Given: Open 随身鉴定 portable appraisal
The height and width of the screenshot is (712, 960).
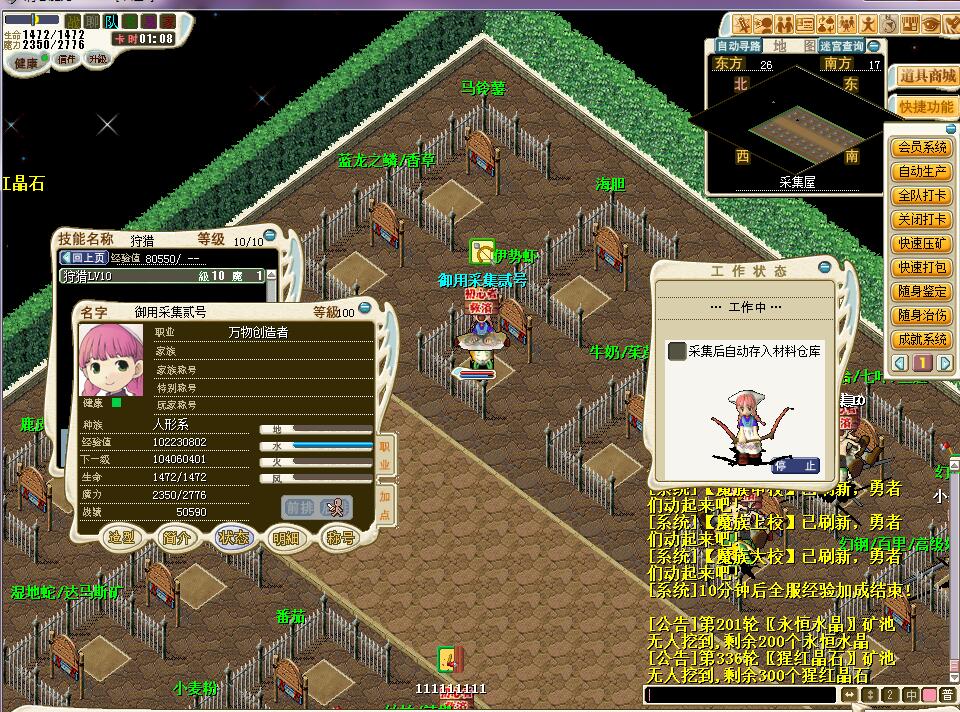Looking at the screenshot, I should point(921,292).
